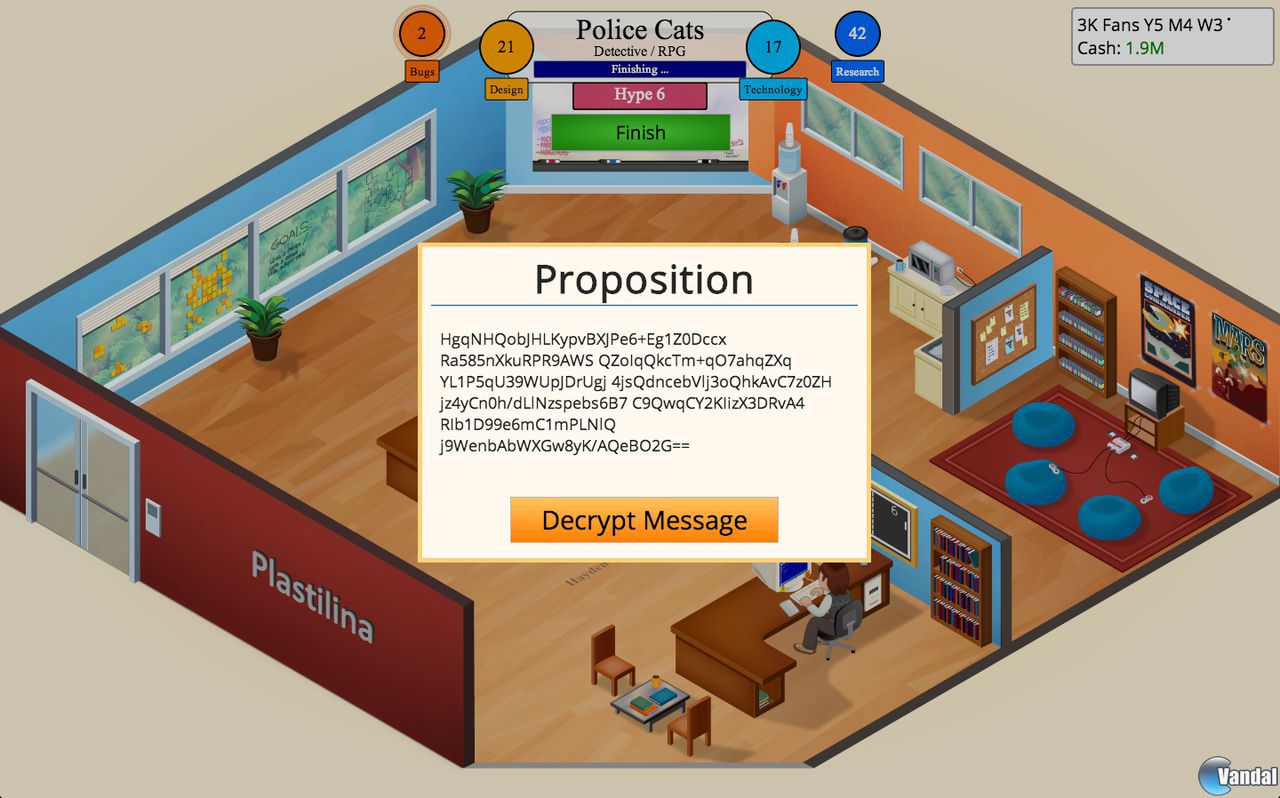Click the Police Cats title banner

pos(639,30)
